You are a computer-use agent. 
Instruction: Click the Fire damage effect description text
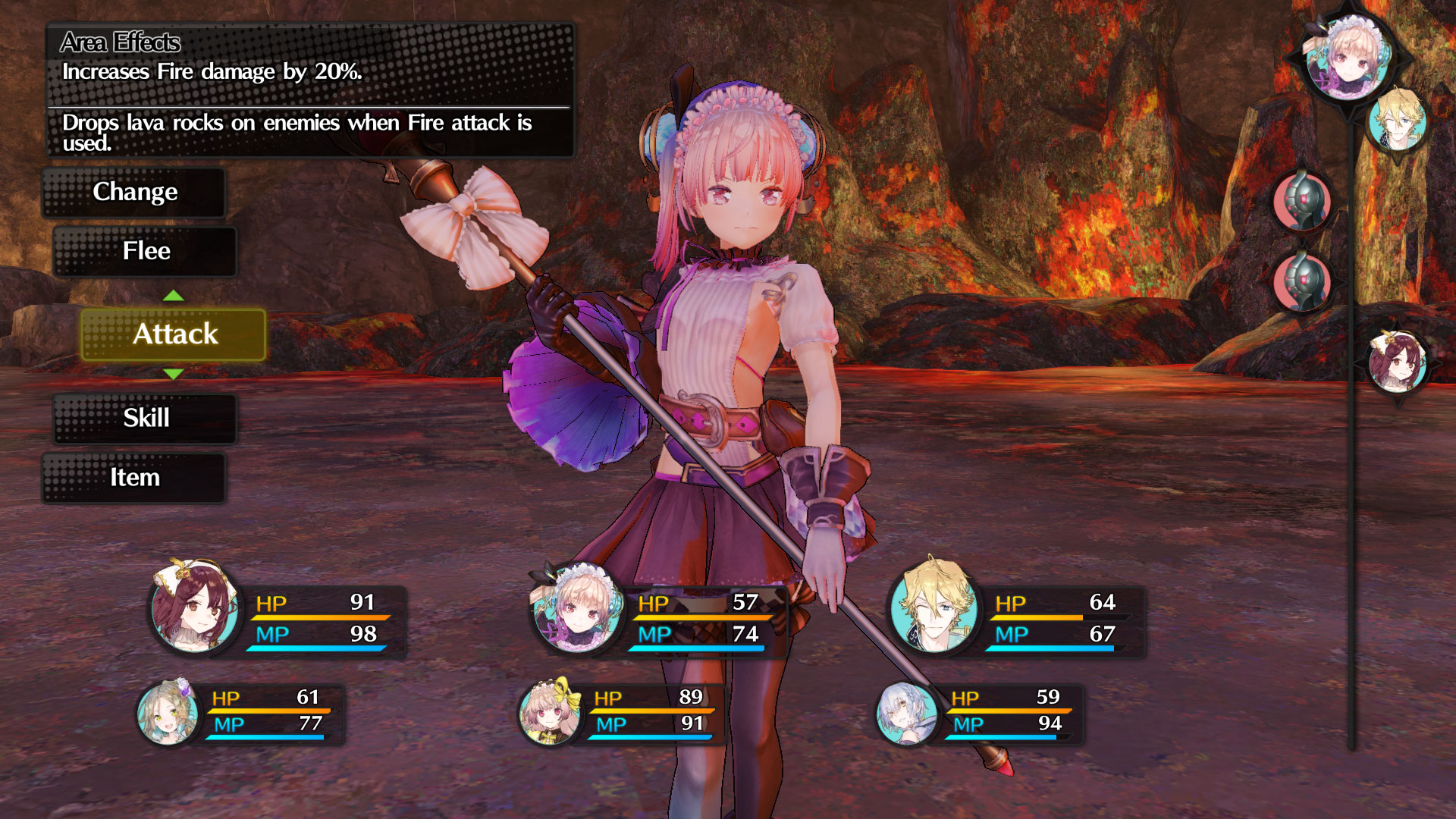212,72
